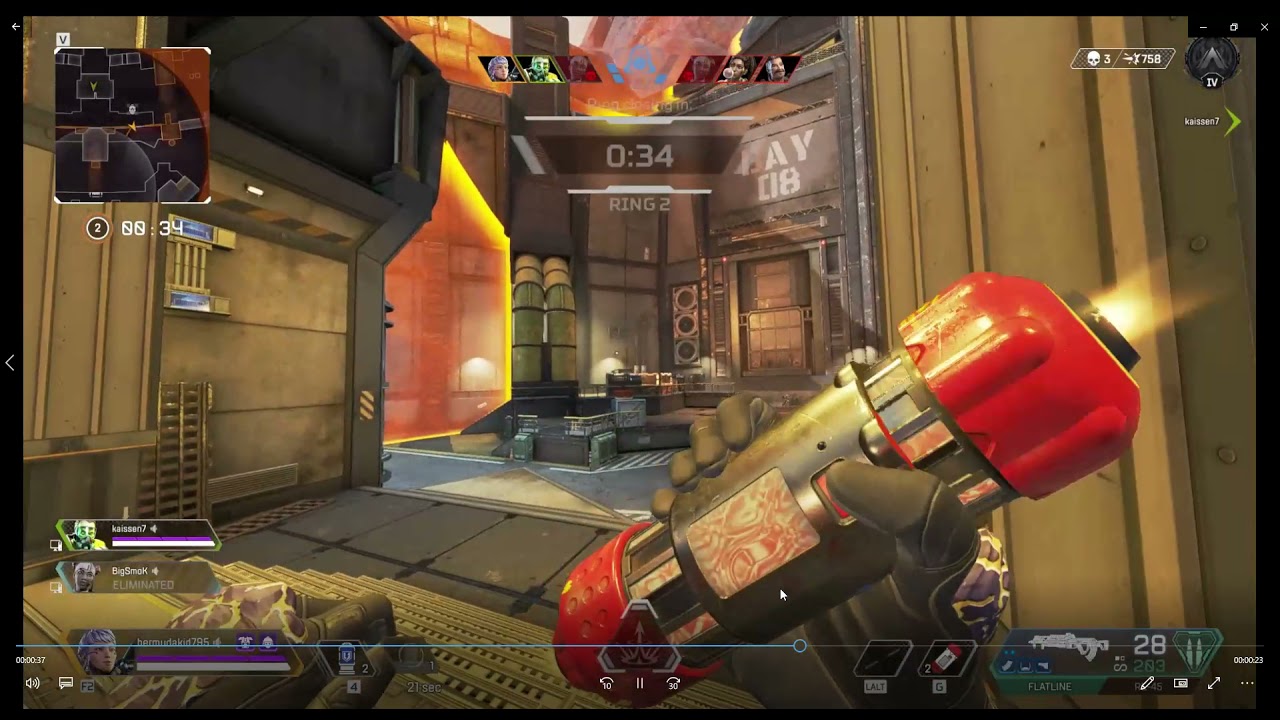Click the minimap in the corner
The image size is (1280, 720).
coord(132,125)
